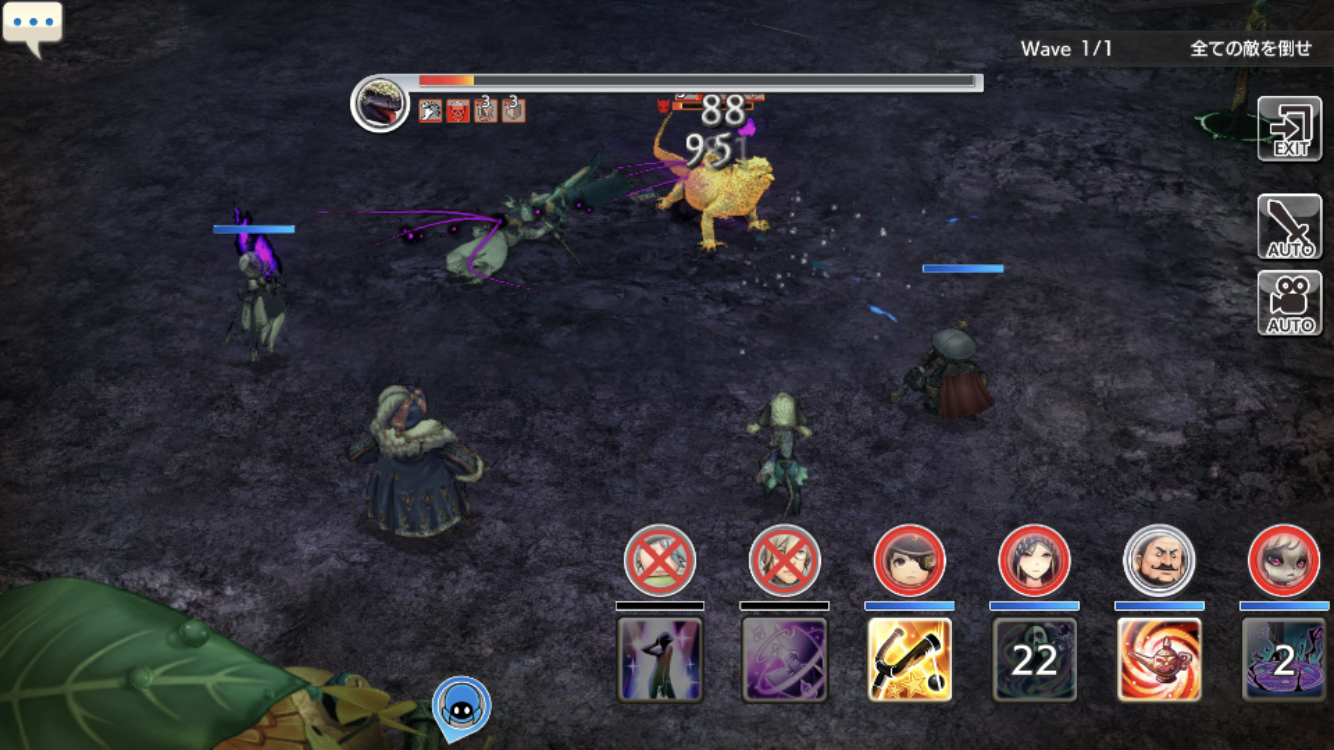Toggle the sword AUTO battle button
Image resolution: width=1334 pixels, height=750 pixels.
[1290, 227]
